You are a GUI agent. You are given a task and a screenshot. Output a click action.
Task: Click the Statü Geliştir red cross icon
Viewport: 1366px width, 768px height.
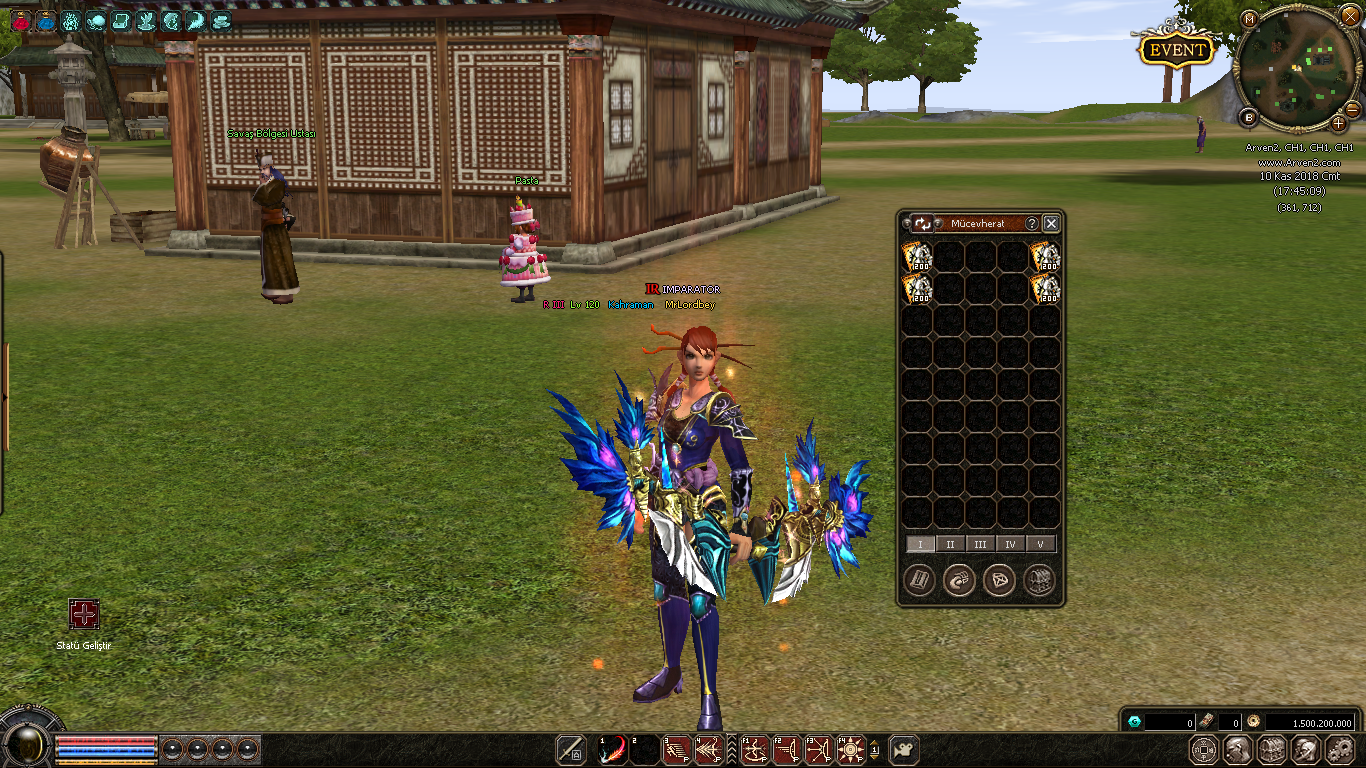pos(84,614)
